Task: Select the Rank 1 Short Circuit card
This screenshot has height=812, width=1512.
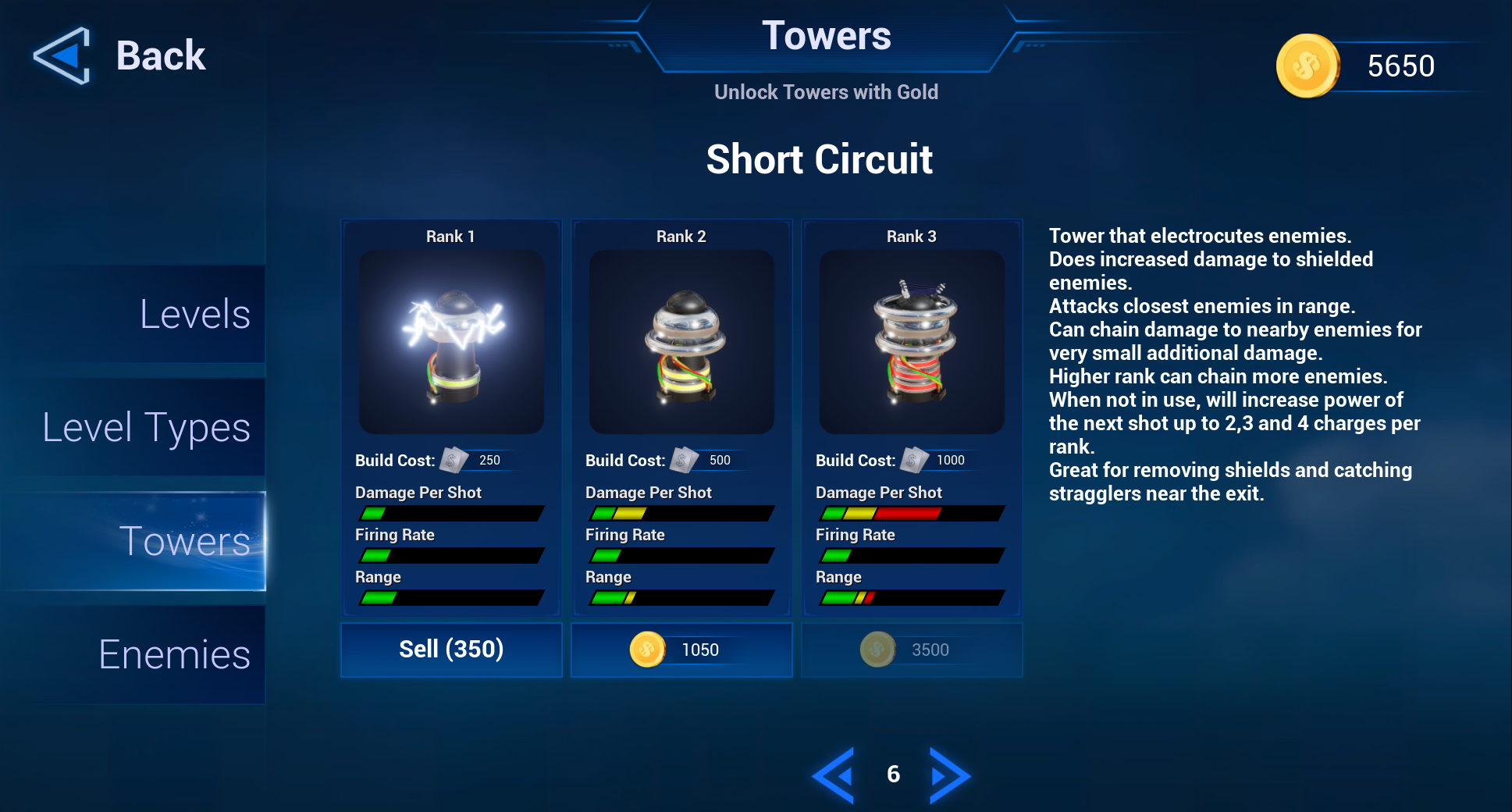Action: [x=451, y=342]
